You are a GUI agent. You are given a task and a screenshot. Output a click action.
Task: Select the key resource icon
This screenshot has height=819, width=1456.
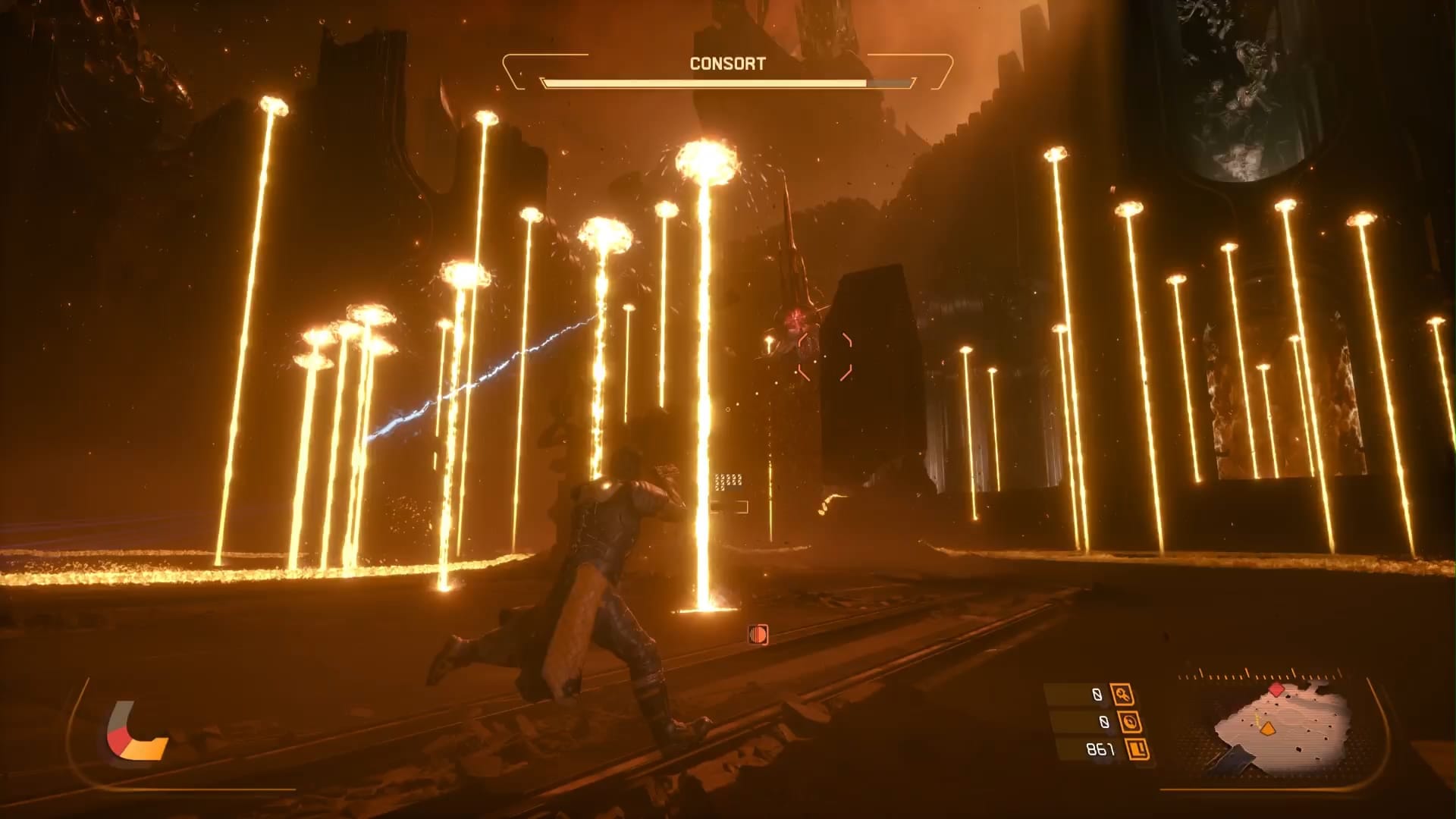tap(1122, 694)
